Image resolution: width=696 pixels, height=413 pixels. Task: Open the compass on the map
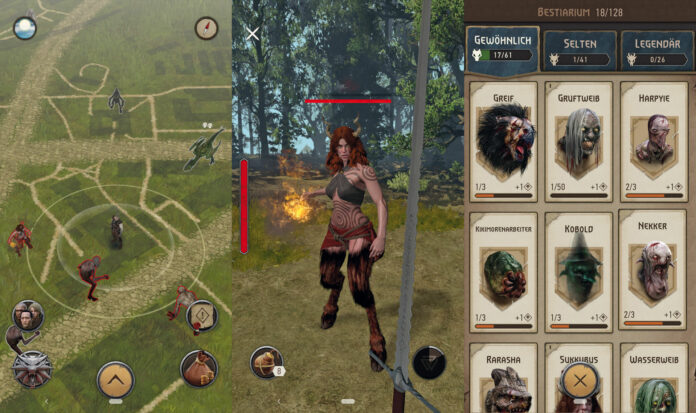click(x=207, y=28)
